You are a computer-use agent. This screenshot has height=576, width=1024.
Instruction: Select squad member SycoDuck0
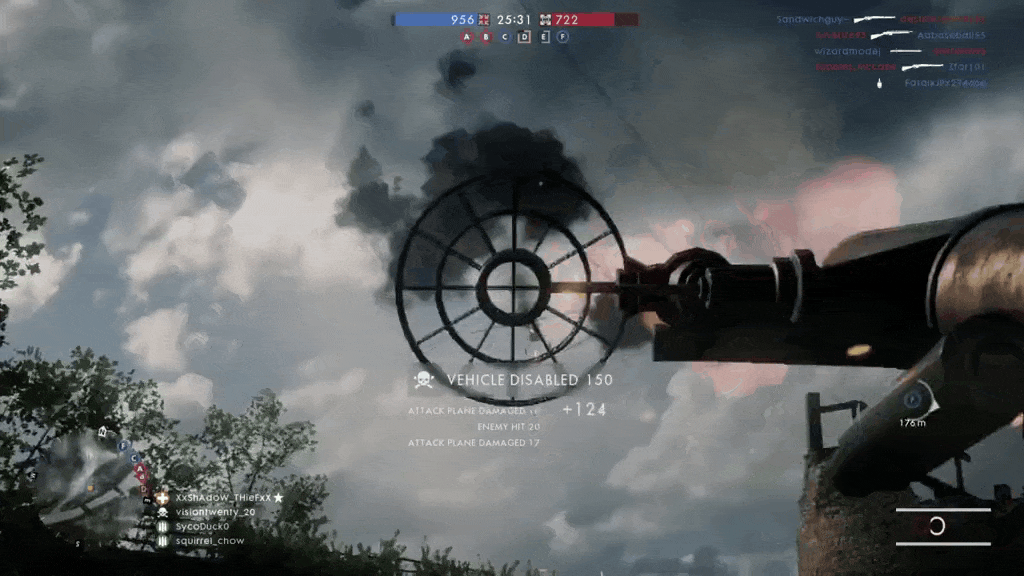pos(202,526)
